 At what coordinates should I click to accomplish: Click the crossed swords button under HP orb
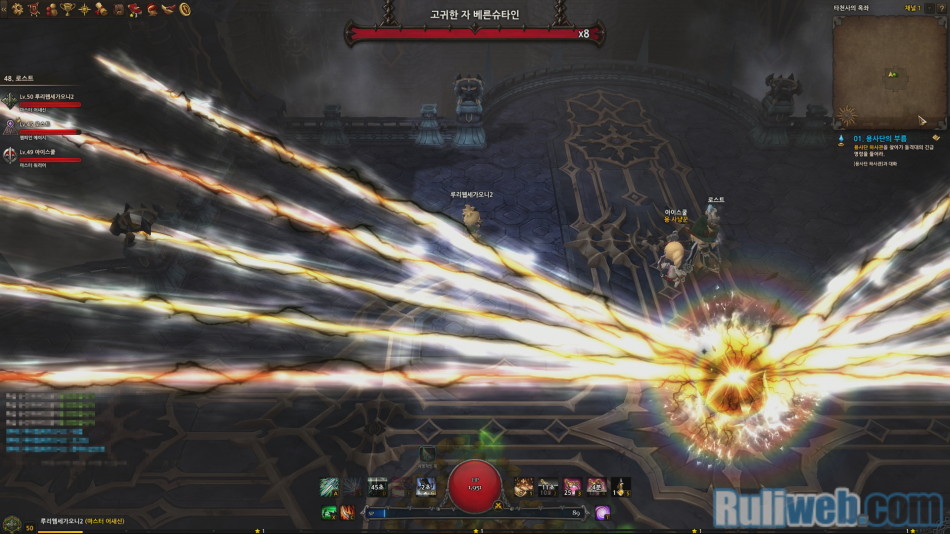497,506
